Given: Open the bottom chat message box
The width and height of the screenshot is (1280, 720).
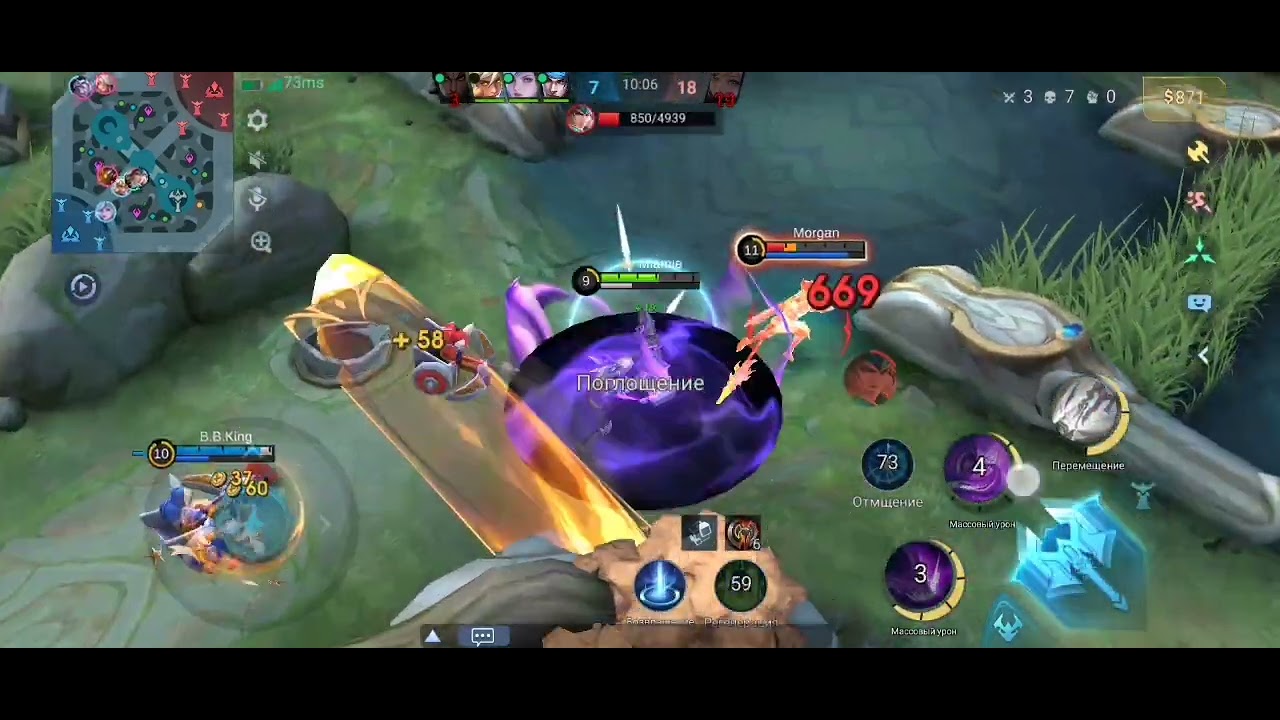Looking at the screenshot, I should [x=483, y=636].
